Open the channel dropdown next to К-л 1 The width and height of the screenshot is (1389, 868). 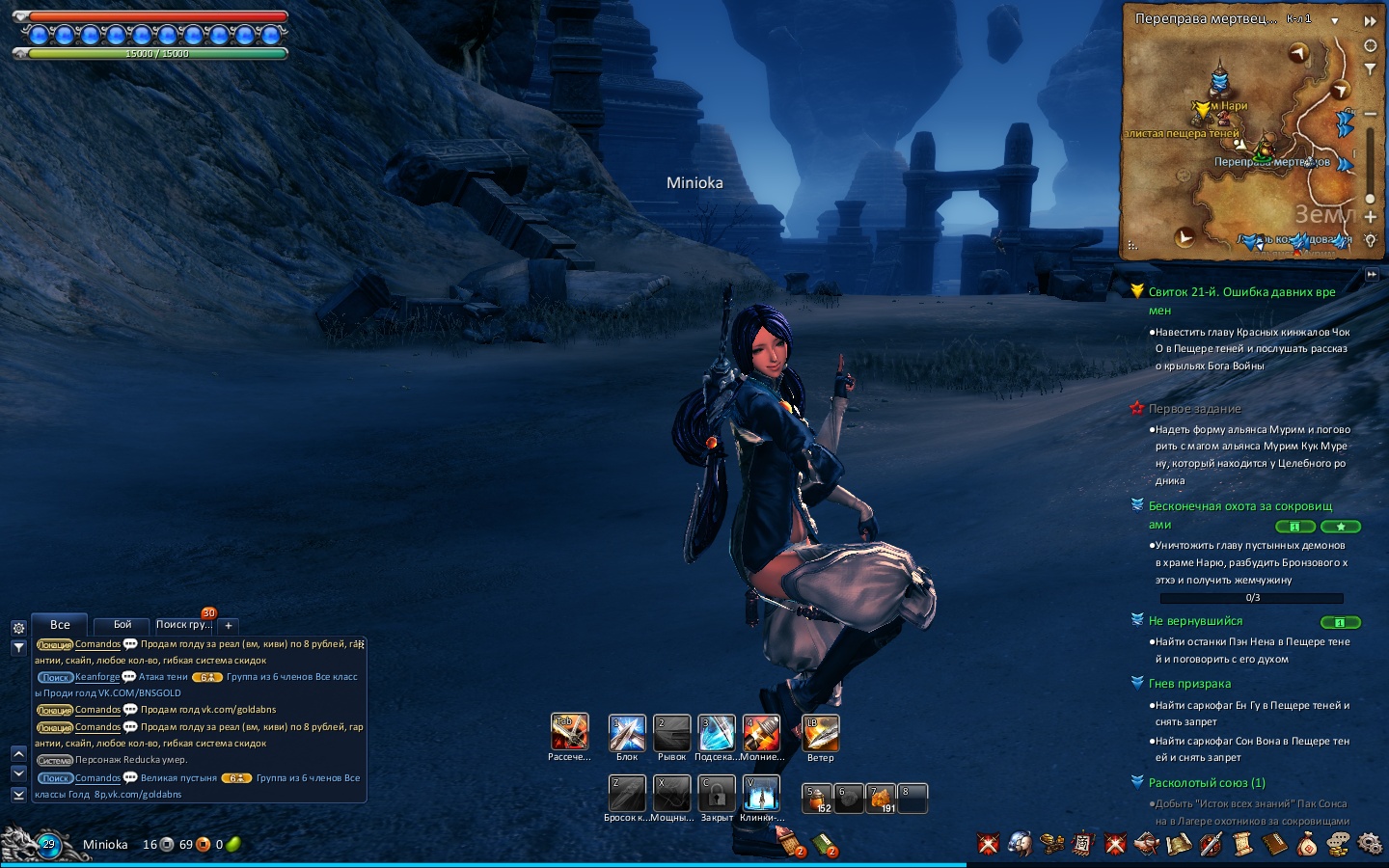pyautogui.click(x=1335, y=20)
